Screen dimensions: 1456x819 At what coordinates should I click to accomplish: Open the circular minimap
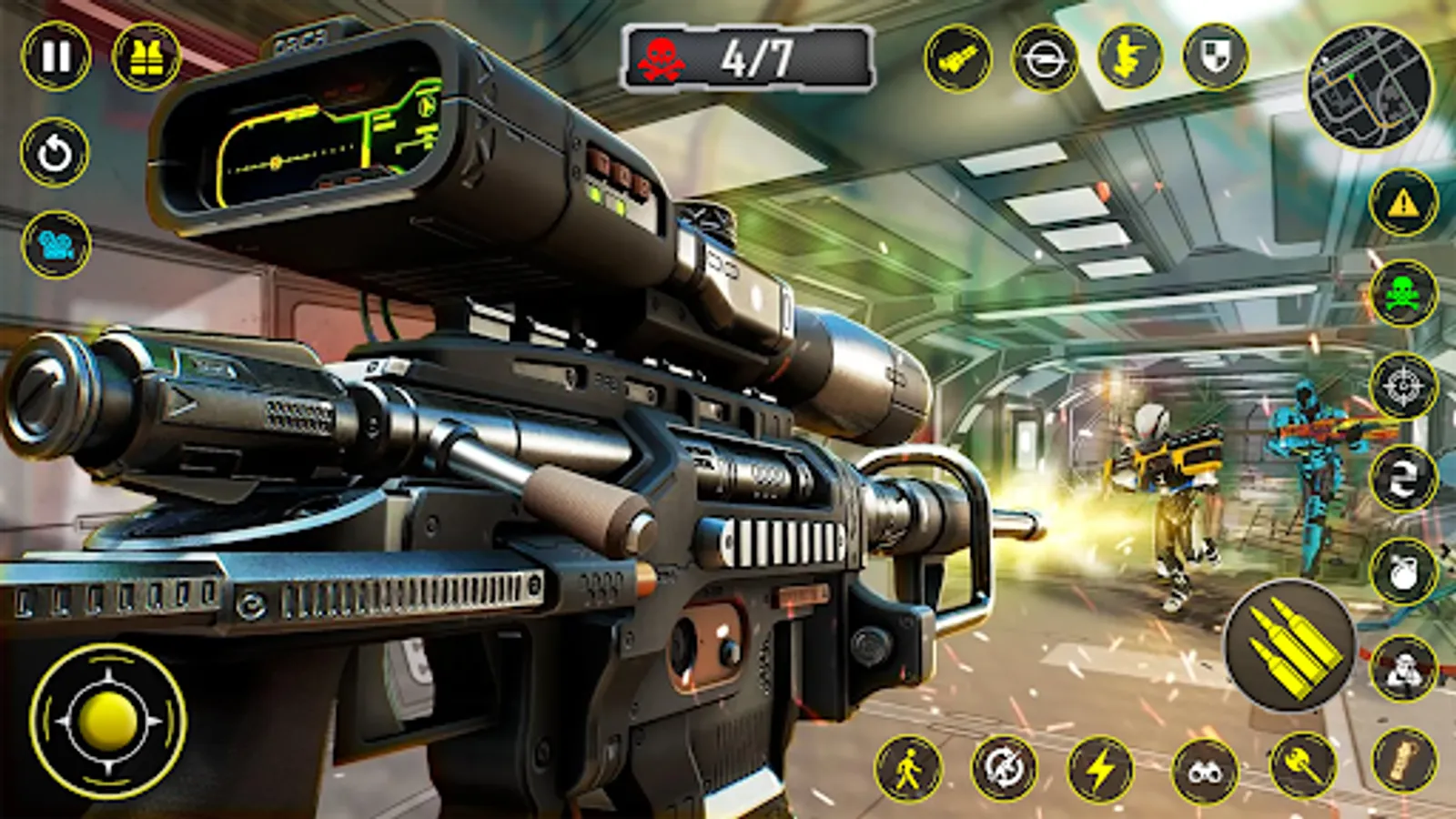coord(1370,86)
